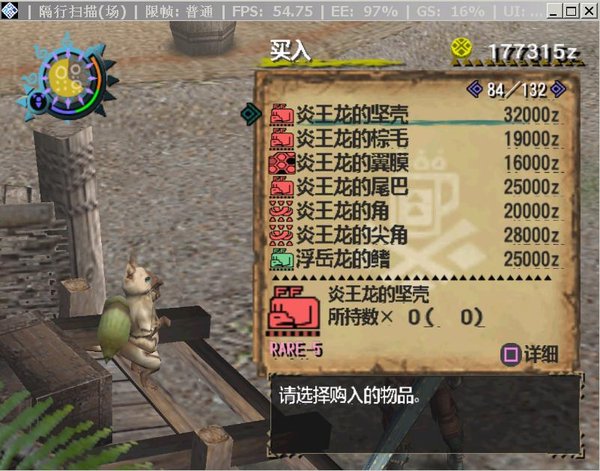The image size is (600, 471).
Task: Go to next page with right arrow
Action: pyautogui.click(x=557, y=90)
